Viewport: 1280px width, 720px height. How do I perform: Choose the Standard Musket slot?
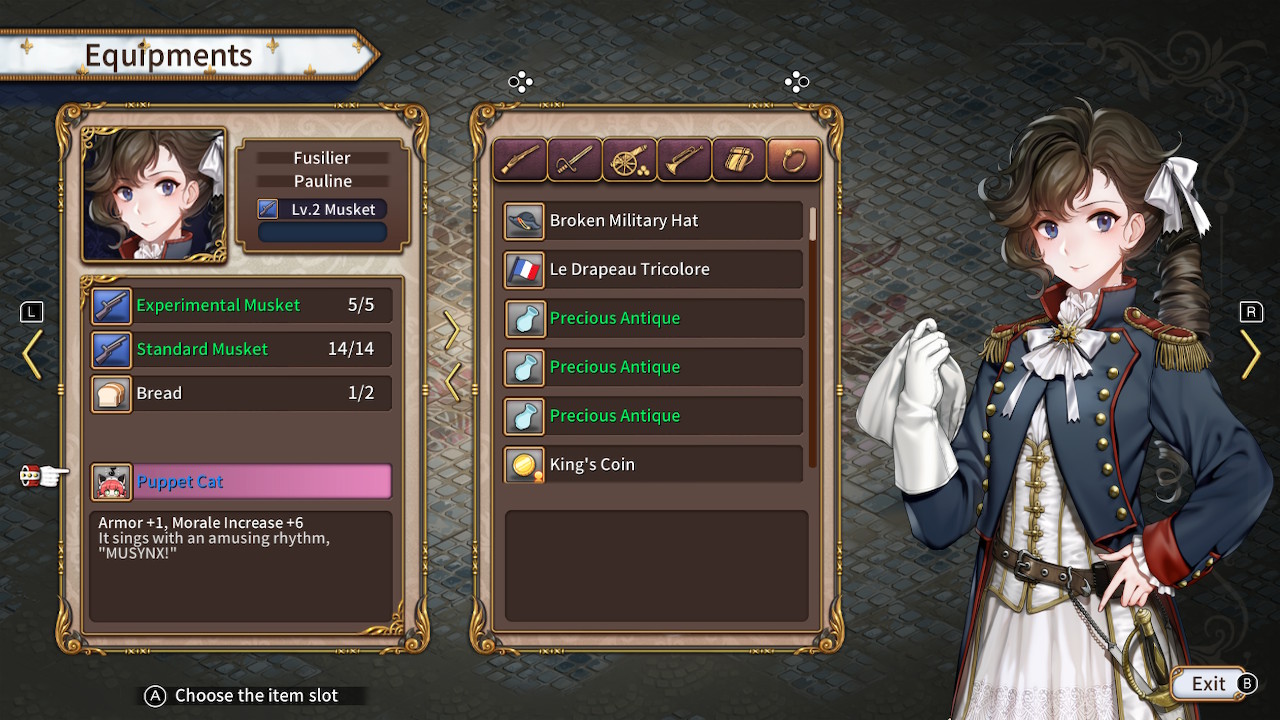coord(241,349)
